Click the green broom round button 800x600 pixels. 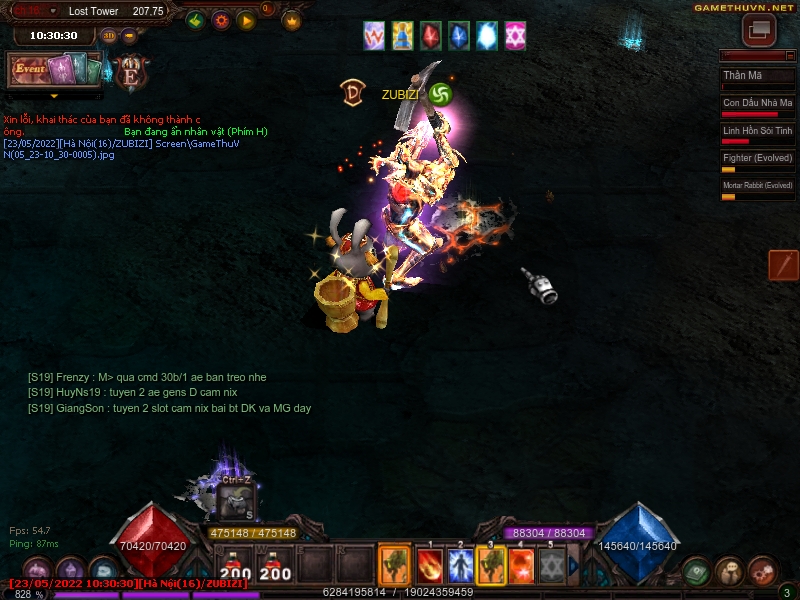196,20
